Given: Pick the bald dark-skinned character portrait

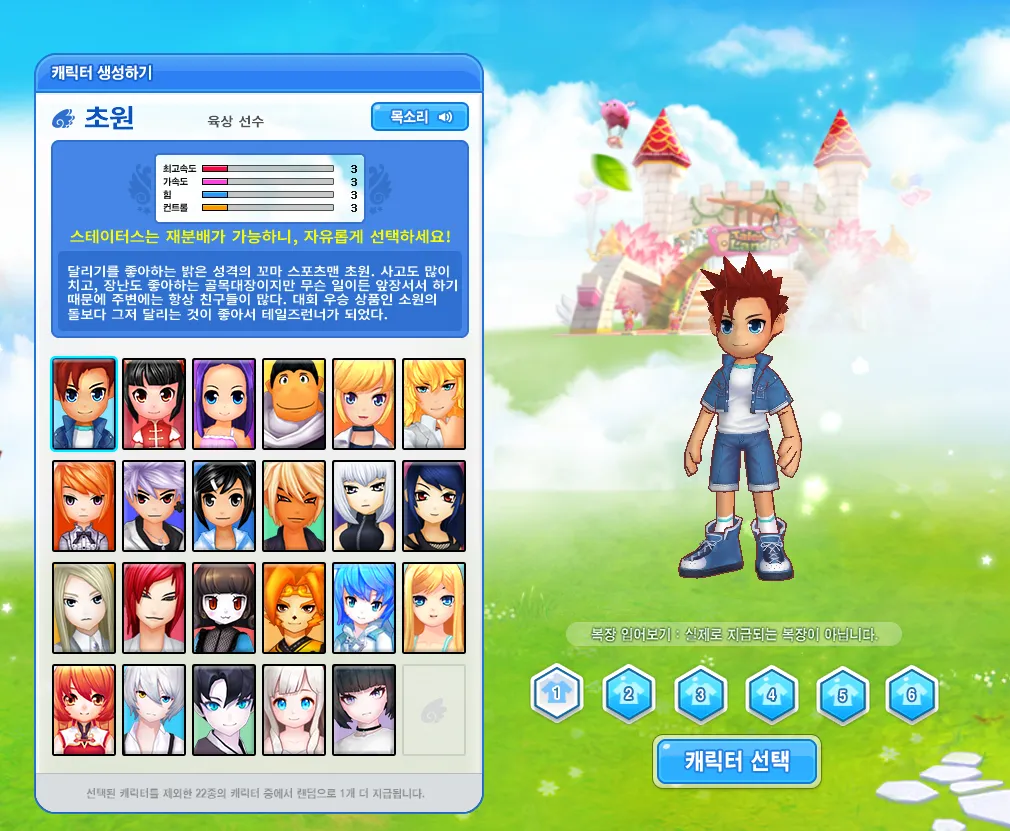Looking at the screenshot, I should [x=294, y=404].
